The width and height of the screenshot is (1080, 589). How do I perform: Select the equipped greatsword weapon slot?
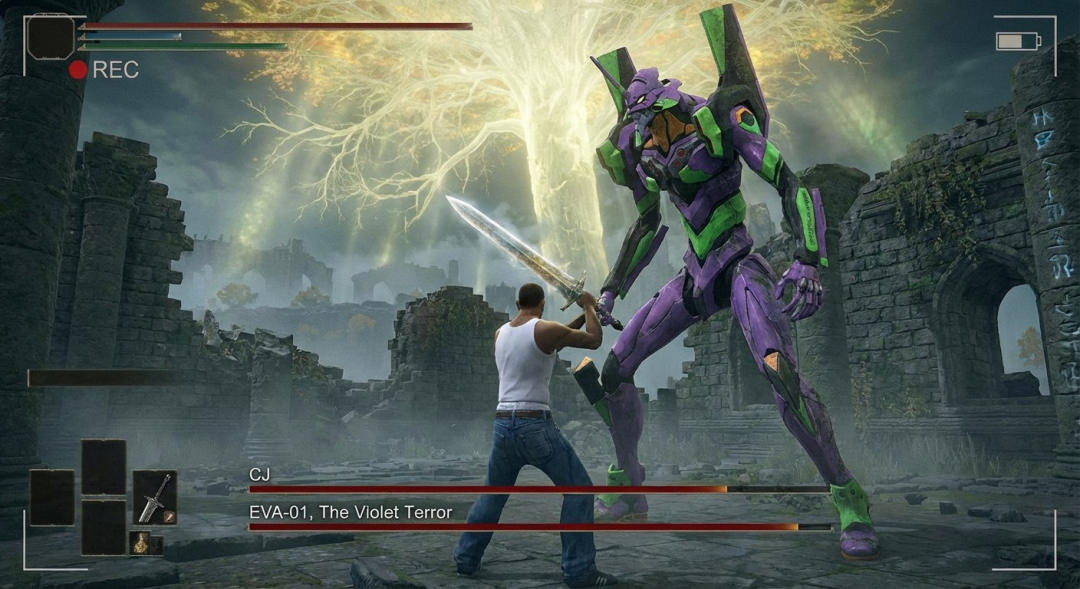click(x=155, y=497)
